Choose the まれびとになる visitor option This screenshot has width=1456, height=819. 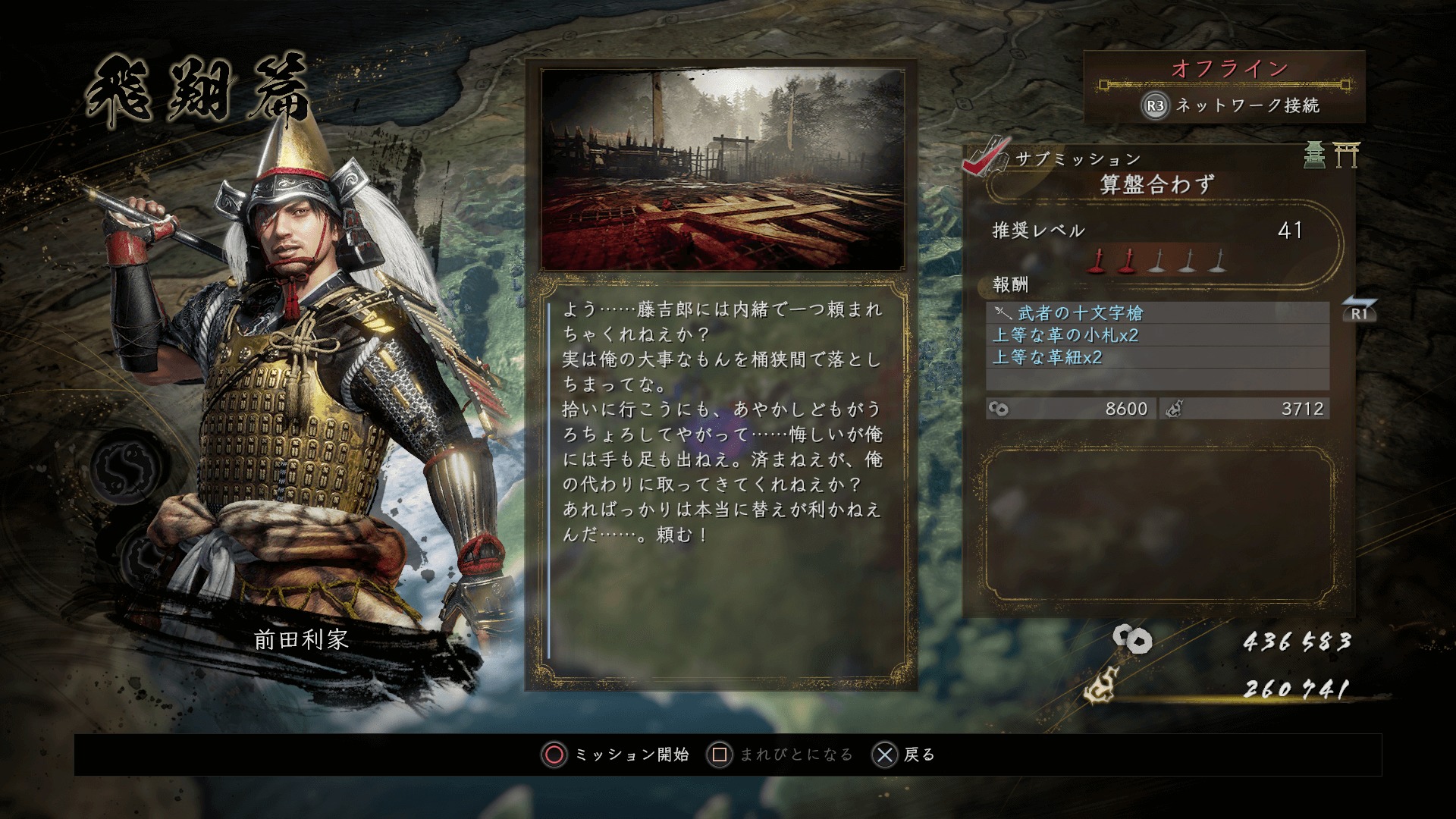(x=780, y=755)
